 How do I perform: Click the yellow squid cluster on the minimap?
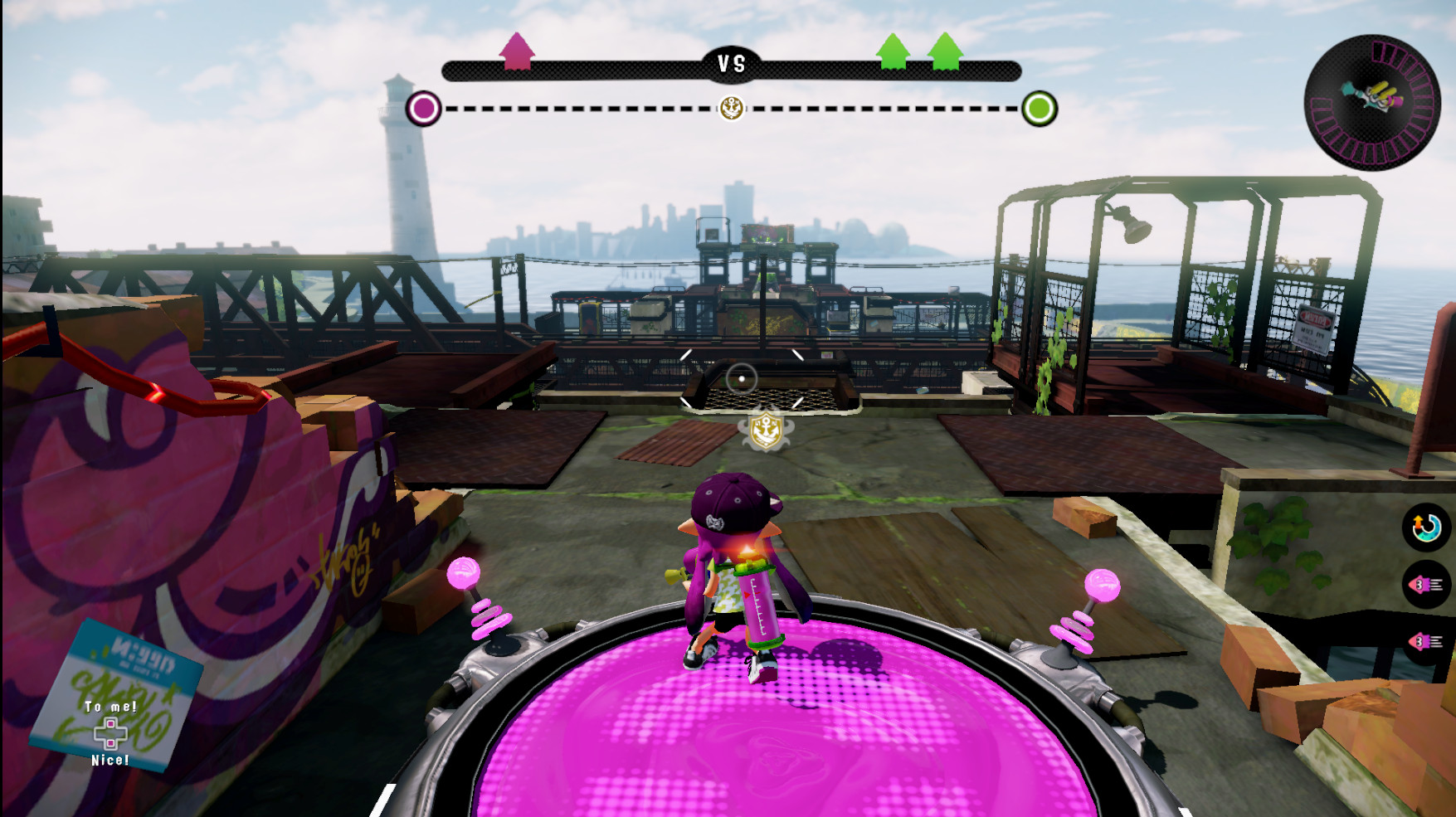click(1384, 90)
